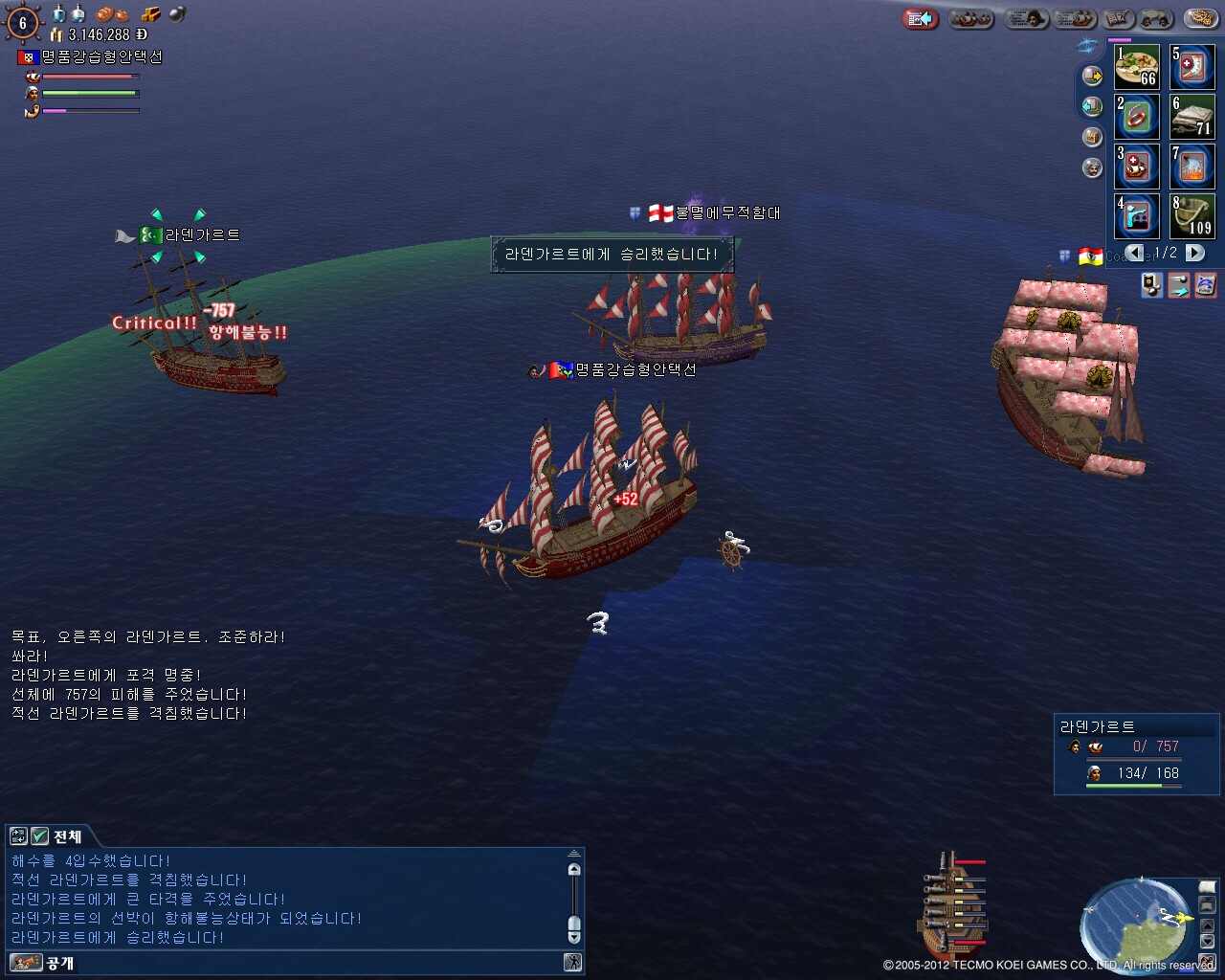Use the wooden bucket in hotbar slot 8
This screenshot has width=1225, height=980.
pos(1192,215)
